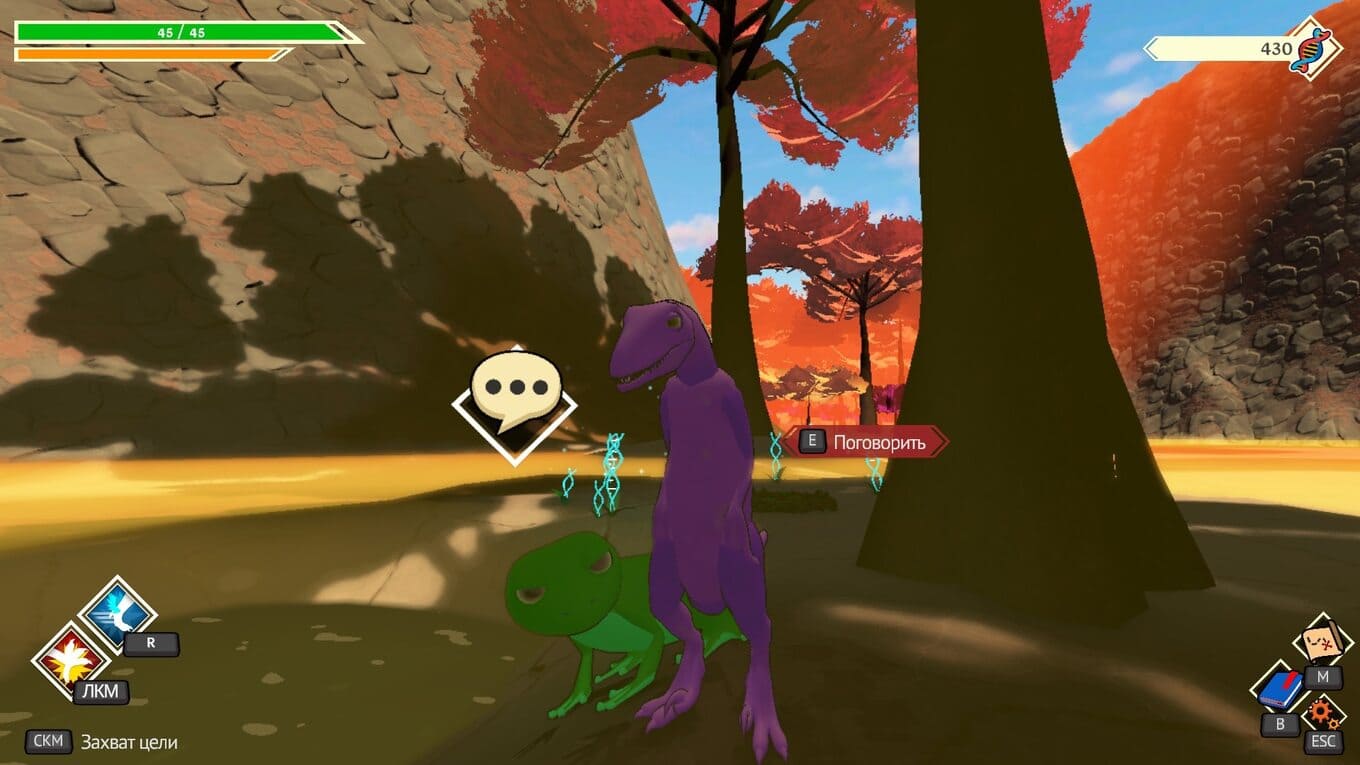This screenshot has height=765, width=1360.
Task: Open the treasure map scroll icon
Action: 1322,642
